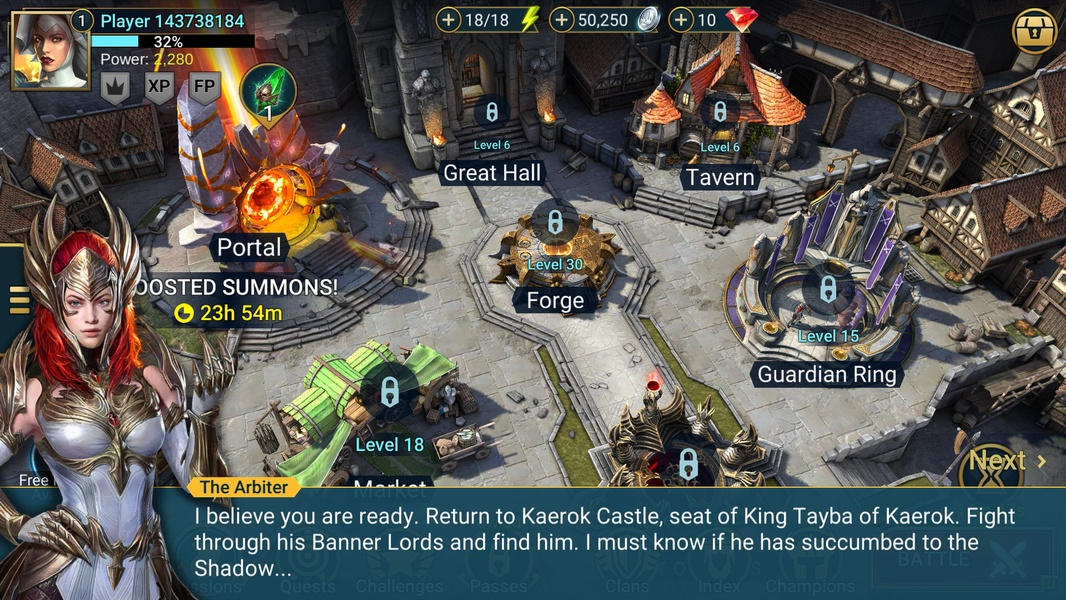The width and height of the screenshot is (1066, 600).
Task: Open the Portal building label
Action: coord(249,247)
